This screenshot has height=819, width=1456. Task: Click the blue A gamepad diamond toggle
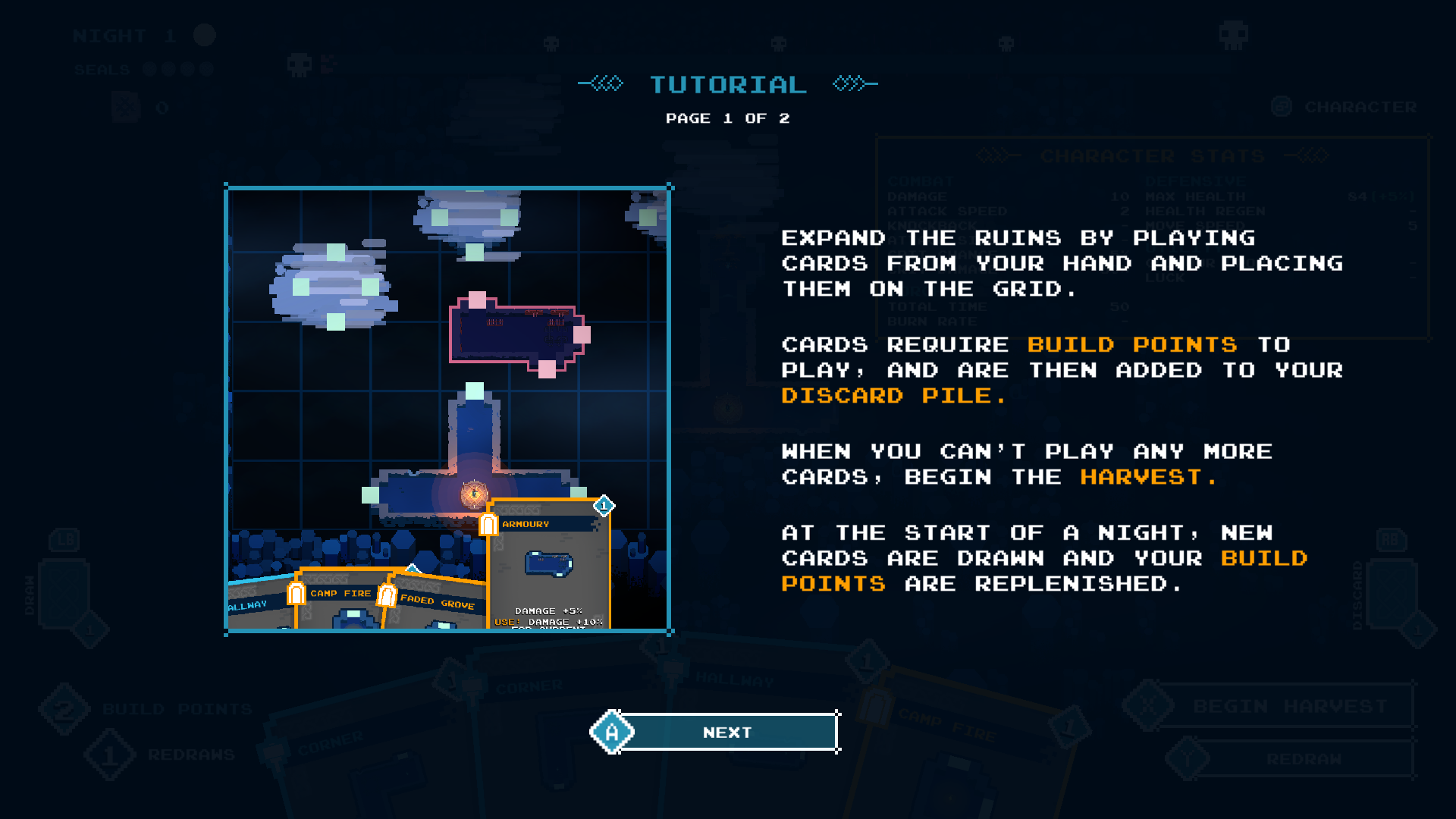611,731
